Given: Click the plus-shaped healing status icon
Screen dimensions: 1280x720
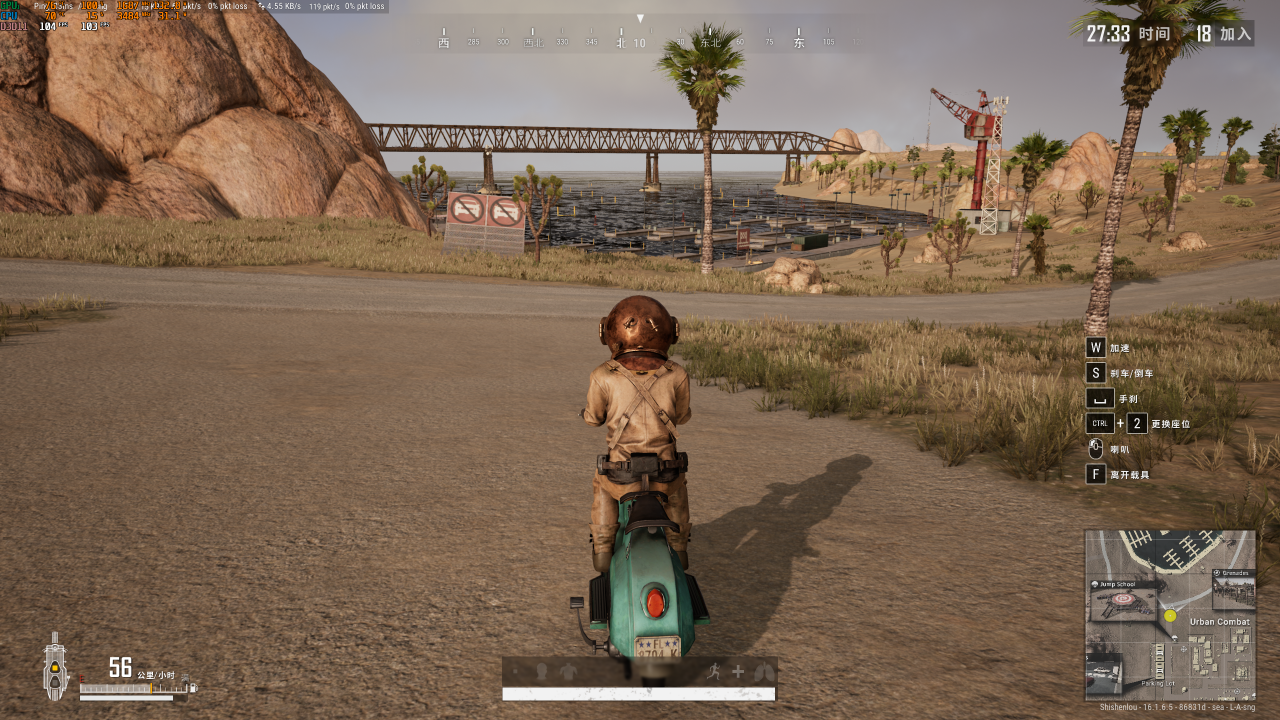Looking at the screenshot, I should tap(738, 671).
